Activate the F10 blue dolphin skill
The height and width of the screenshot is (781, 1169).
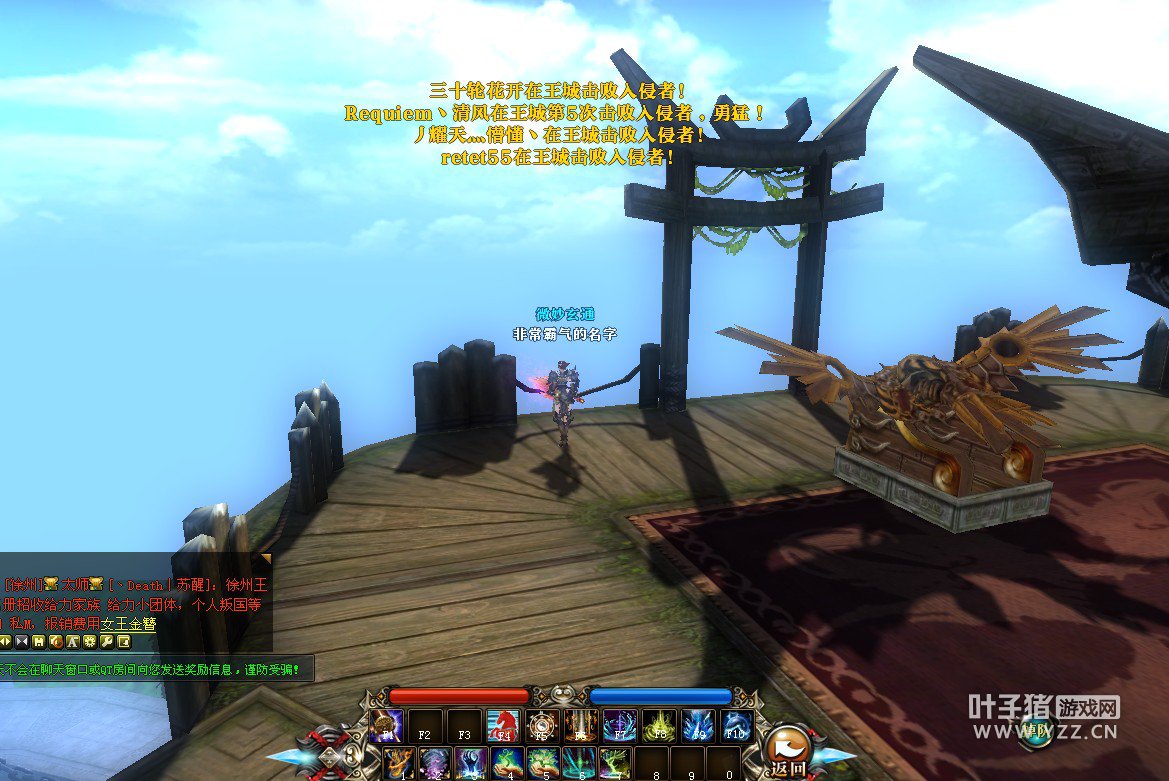(x=736, y=726)
